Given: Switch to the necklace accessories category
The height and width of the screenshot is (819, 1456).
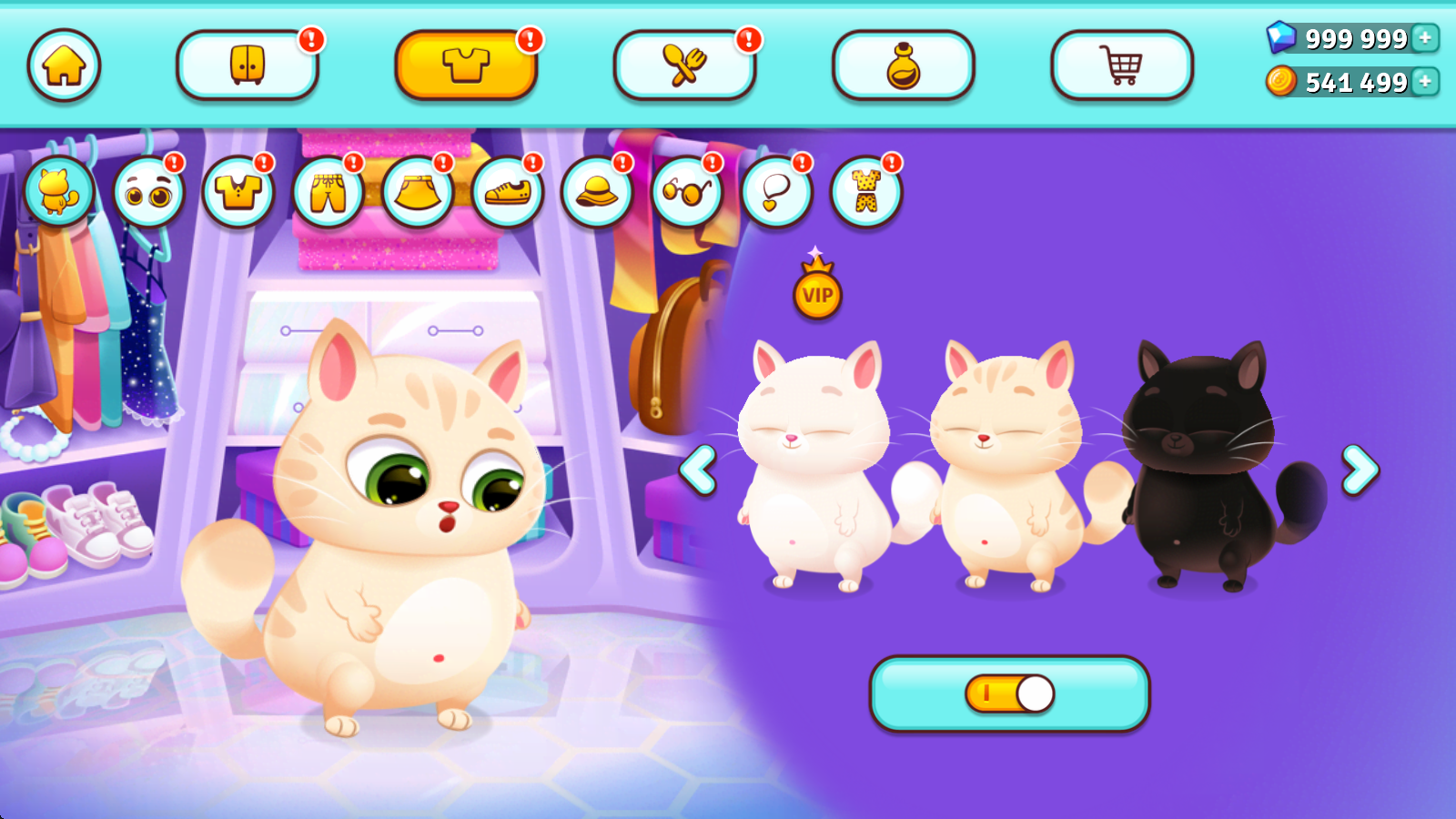Looking at the screenshot, I should pos(776,192).
